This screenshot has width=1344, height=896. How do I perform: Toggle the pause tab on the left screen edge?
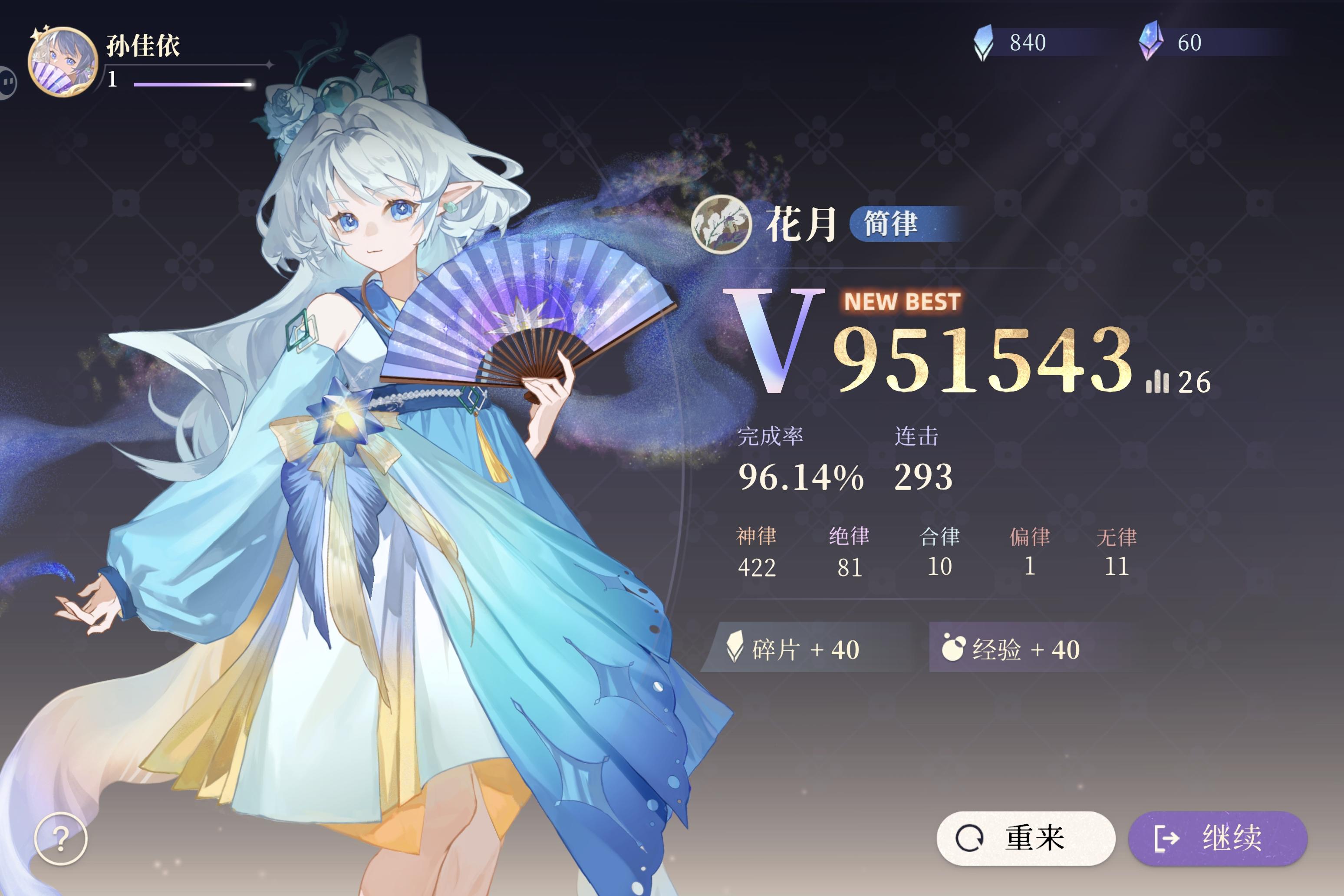pos(8,82)
